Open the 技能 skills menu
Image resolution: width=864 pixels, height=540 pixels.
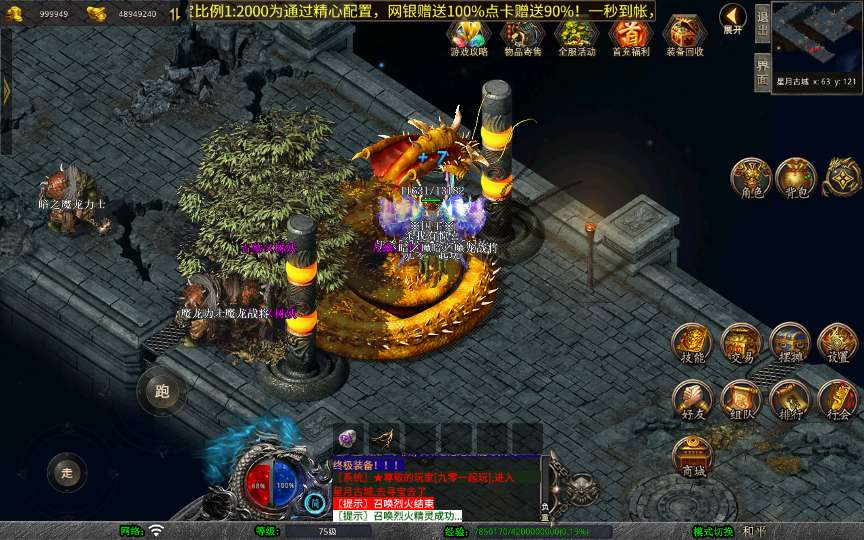pos(691,343)
